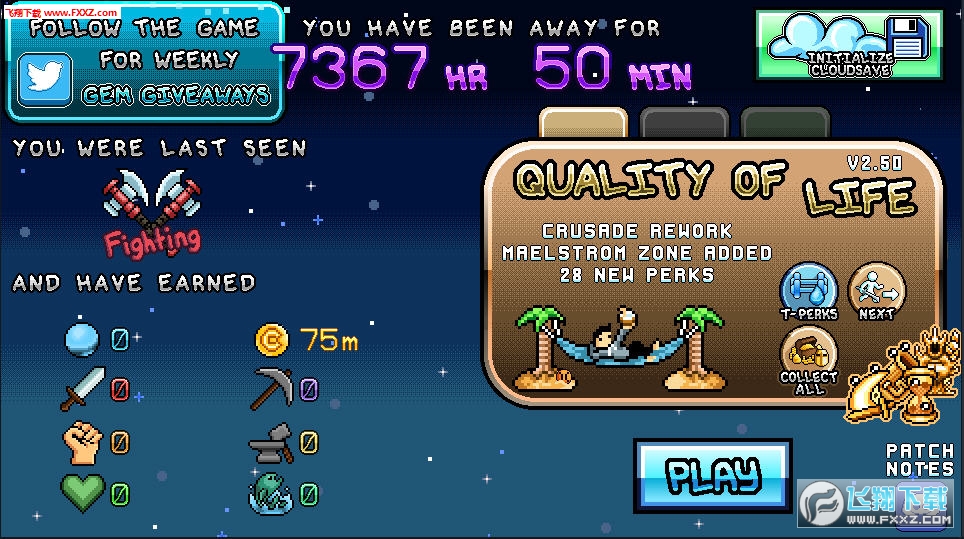Open the T-Perks button
964x539 pixels.
coord(808,291)
